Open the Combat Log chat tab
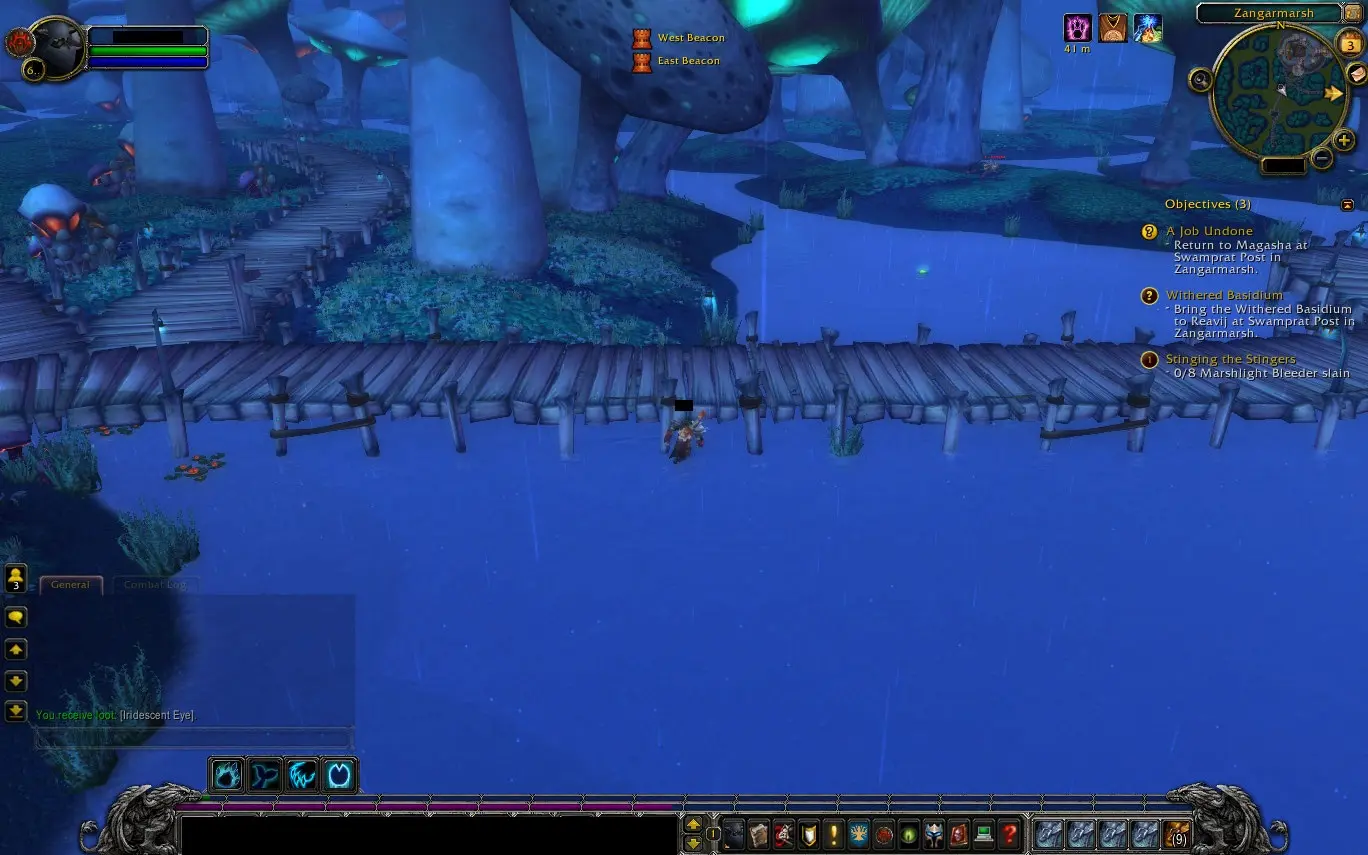1368x855 pixels. pos(156,585)
